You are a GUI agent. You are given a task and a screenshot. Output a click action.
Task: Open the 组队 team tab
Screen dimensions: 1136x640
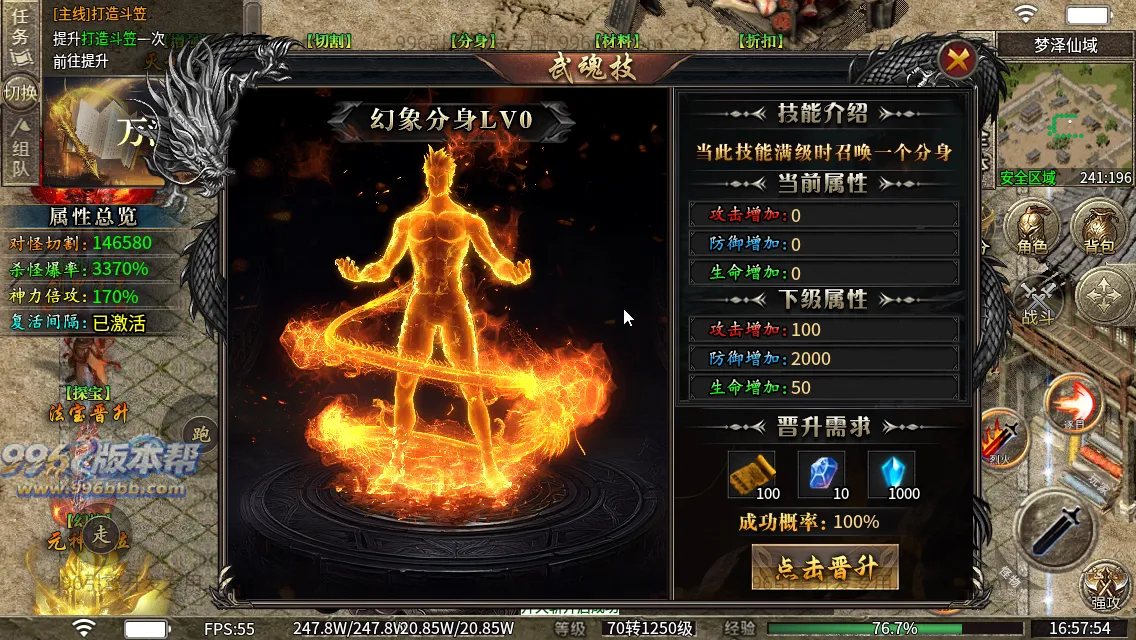click(x=20, y=150)
